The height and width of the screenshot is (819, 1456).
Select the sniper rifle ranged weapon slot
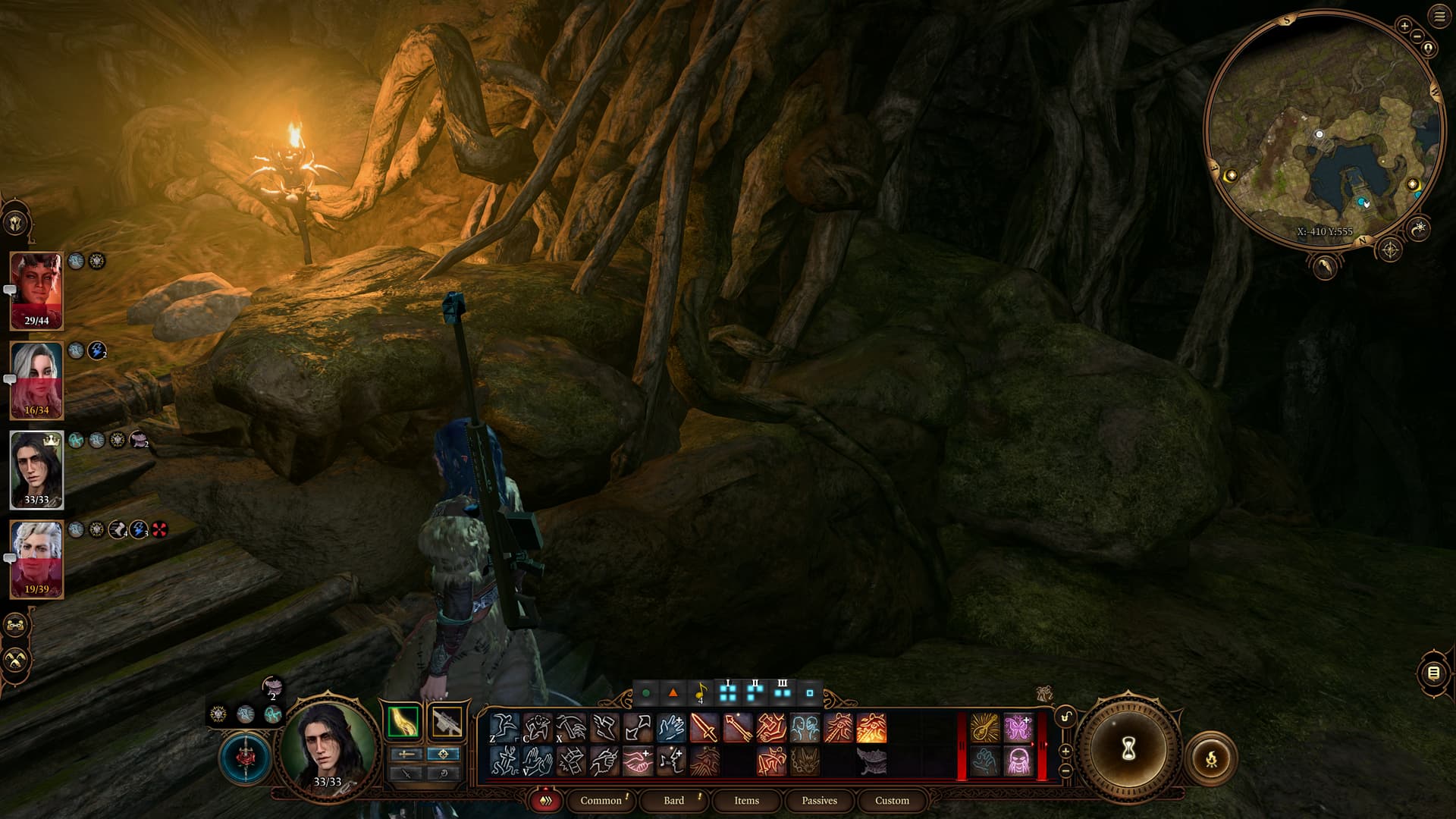(447, 723)
